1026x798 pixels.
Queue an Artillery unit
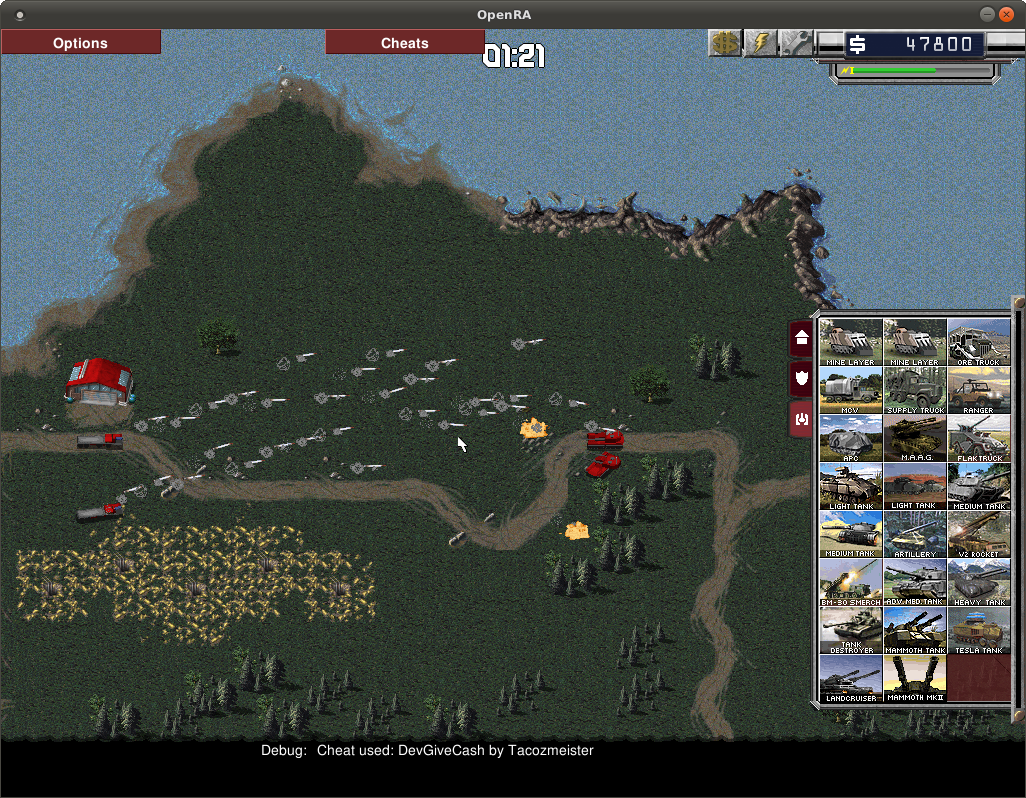click(x=915, y=534)
